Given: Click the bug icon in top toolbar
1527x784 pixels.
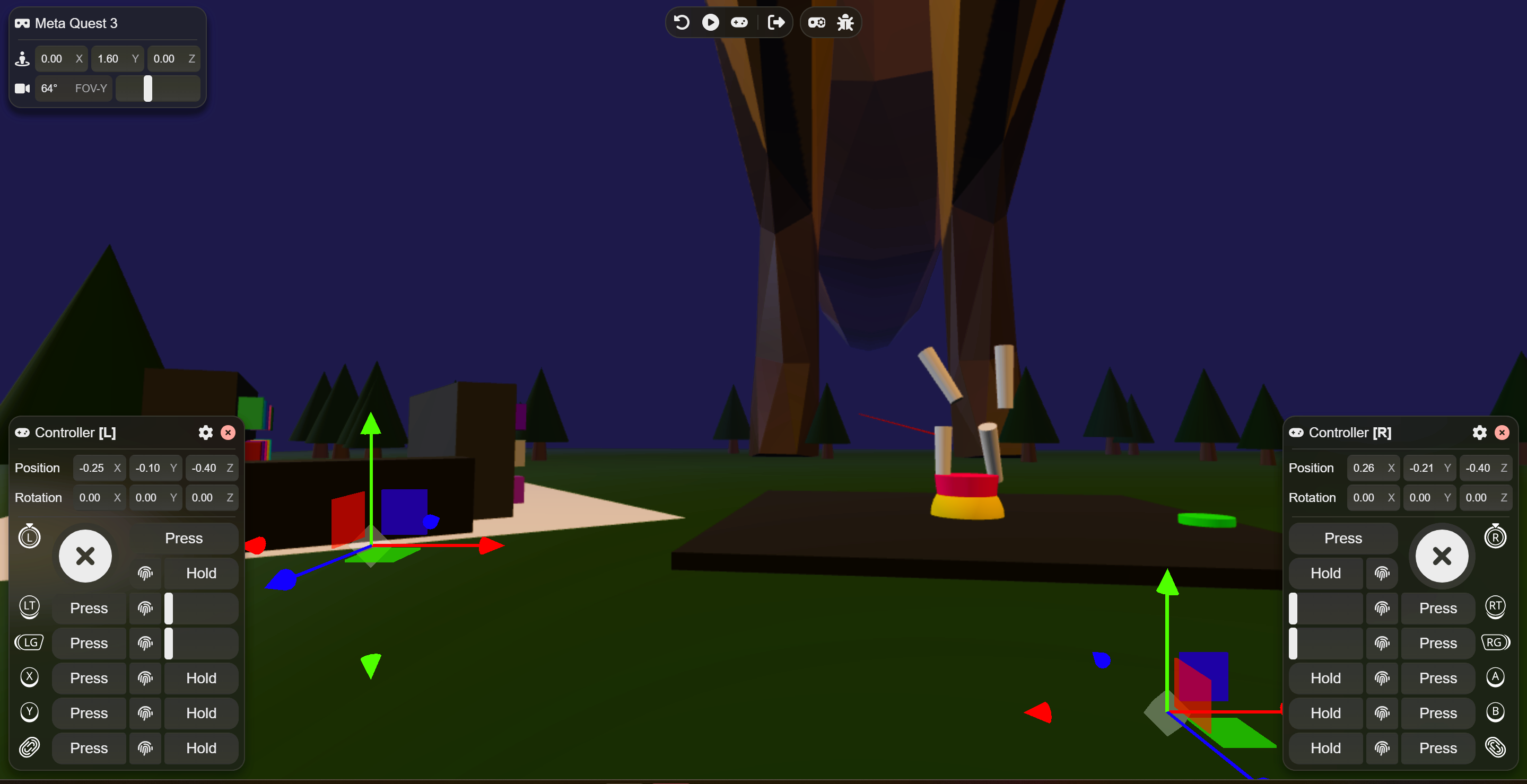Looking at the screenshot, I should point(845,22).
